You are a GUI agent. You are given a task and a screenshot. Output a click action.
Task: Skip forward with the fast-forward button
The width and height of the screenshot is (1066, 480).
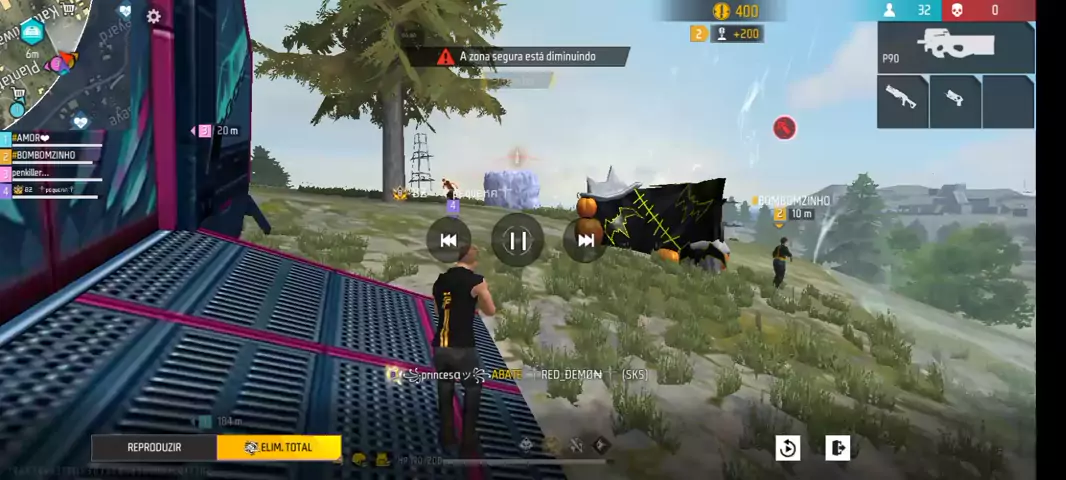pyautogui.click(x=586, y=240)
